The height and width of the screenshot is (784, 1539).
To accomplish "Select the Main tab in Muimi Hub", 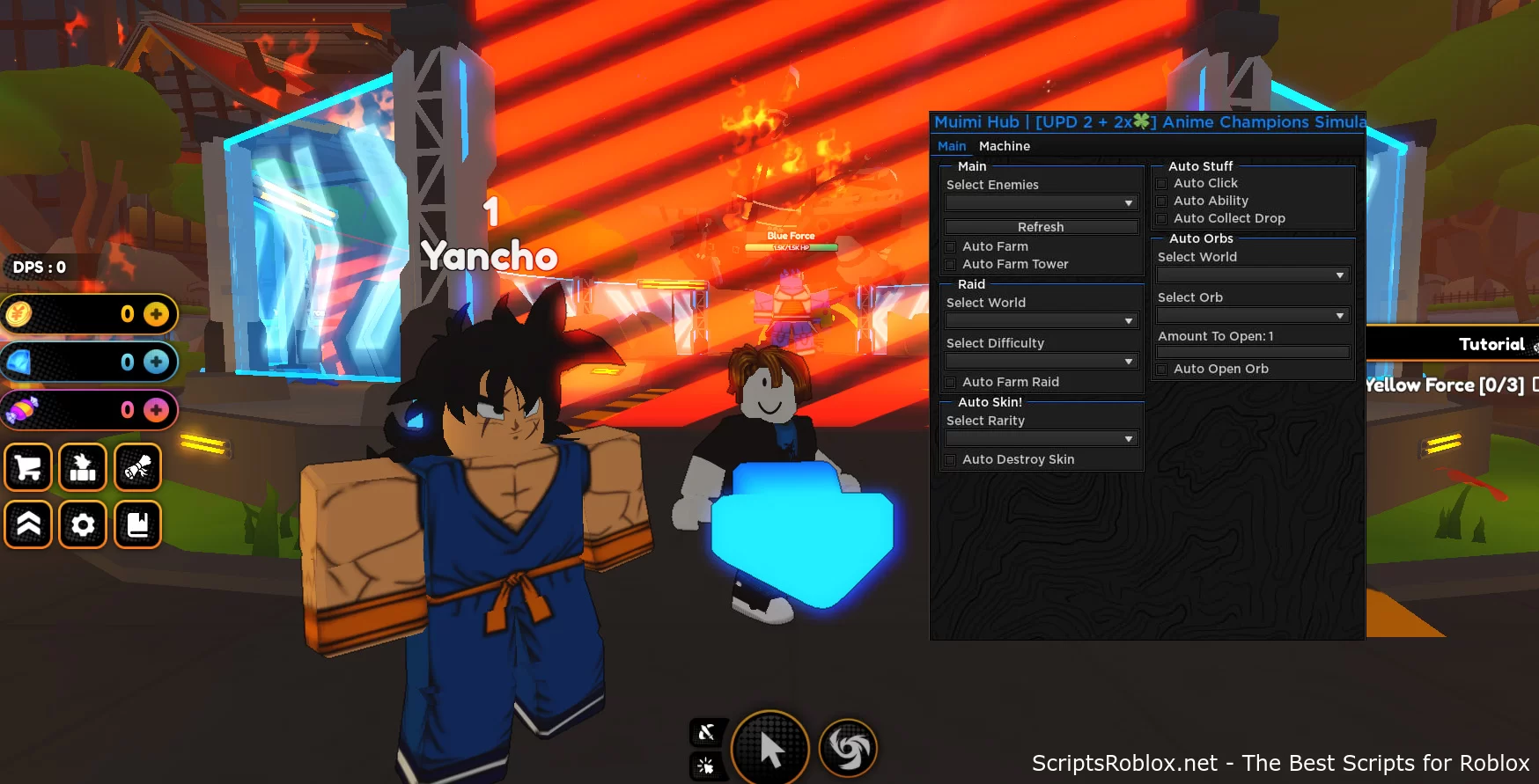I will (x=952, y=146).
